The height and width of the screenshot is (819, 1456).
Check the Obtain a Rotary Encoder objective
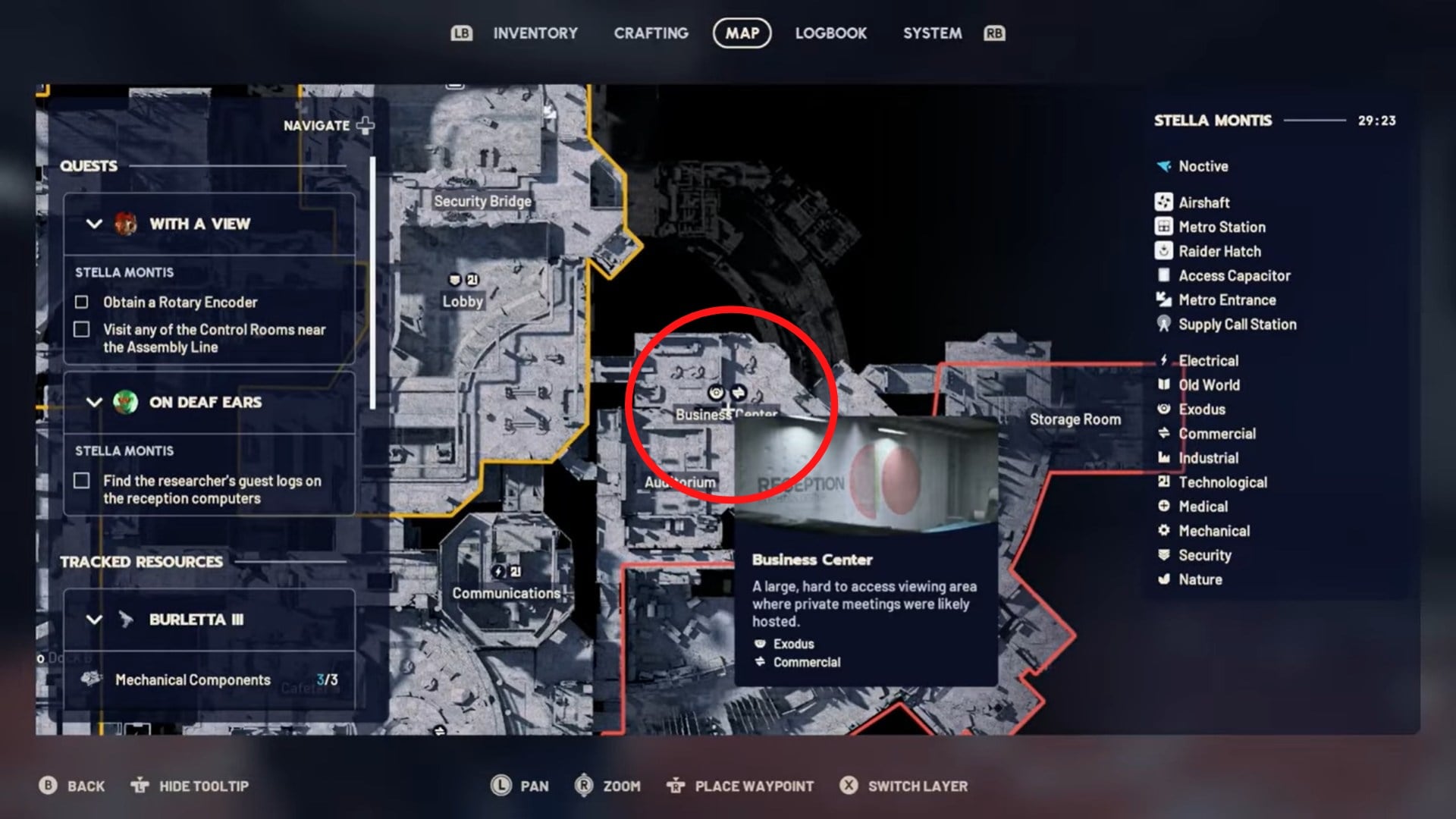pyautogui.click(x=80, y=302)
